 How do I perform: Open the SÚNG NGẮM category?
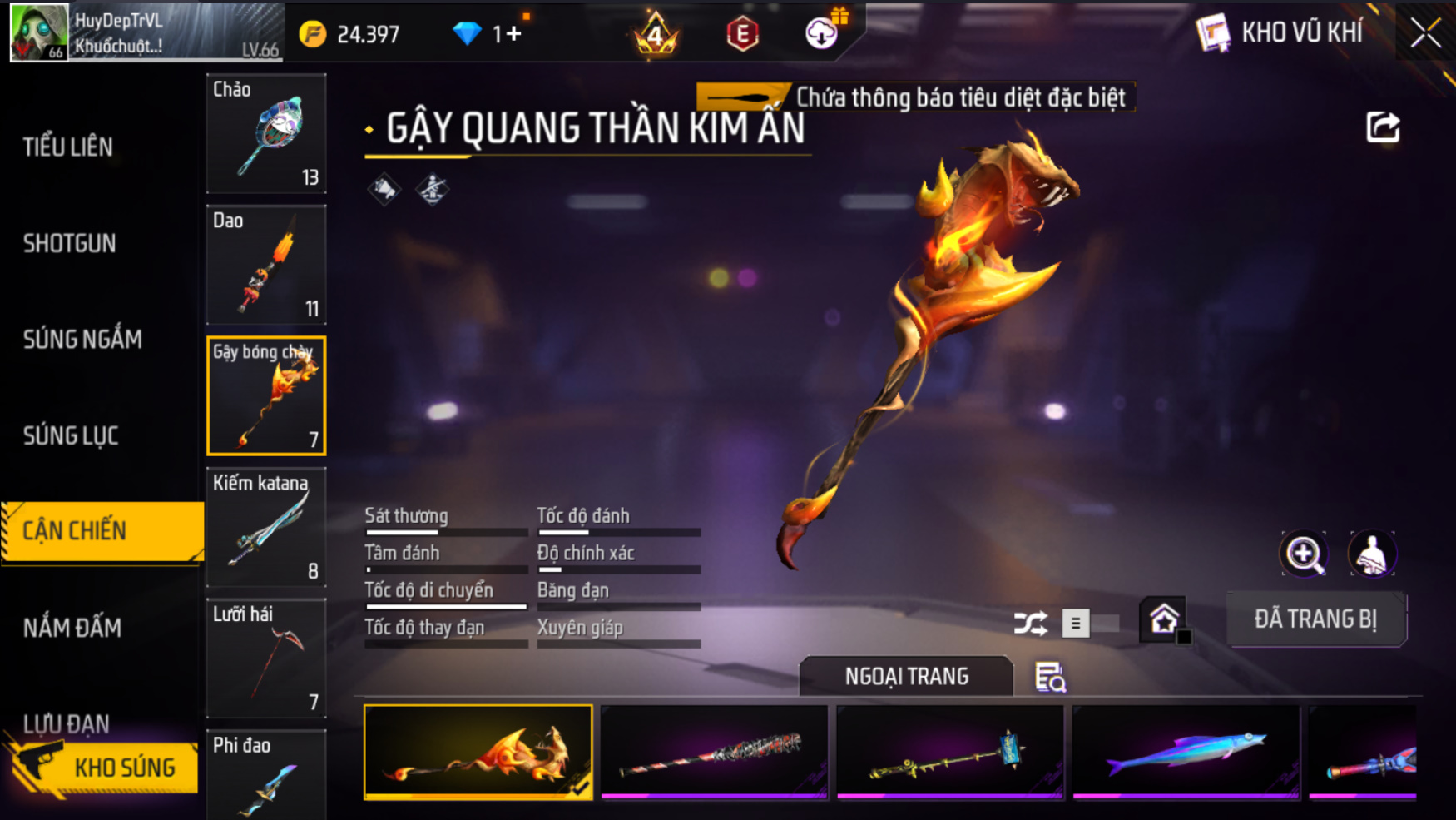82,340
